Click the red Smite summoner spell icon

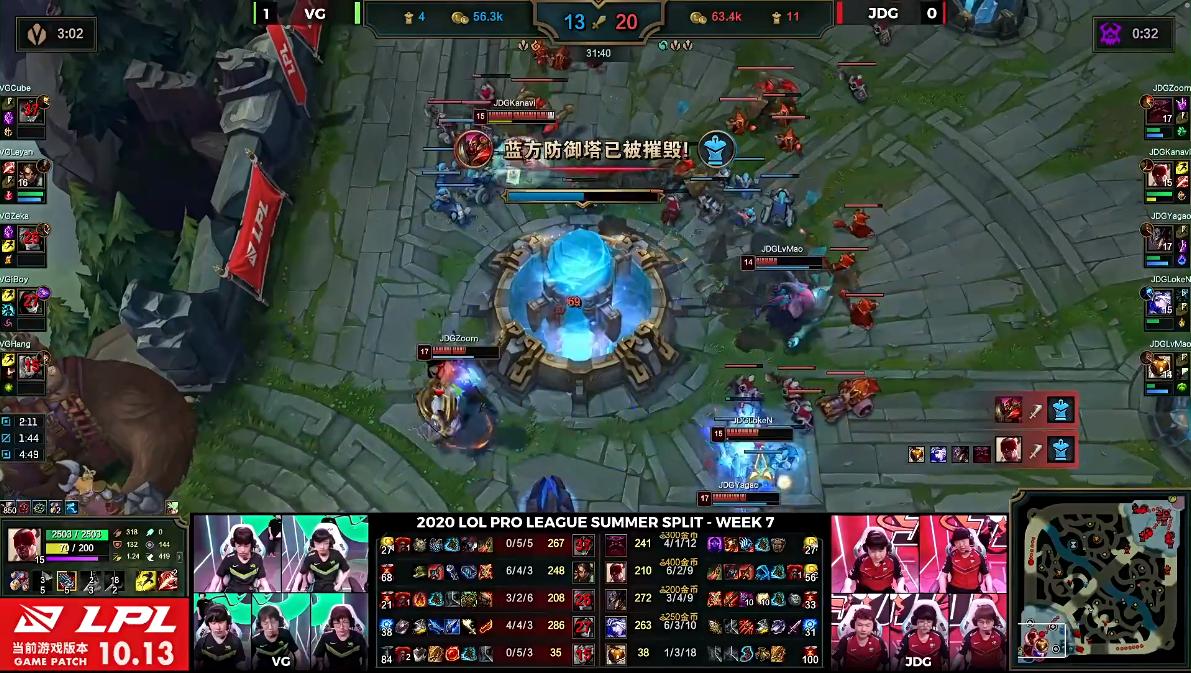(x=167, y=581)
